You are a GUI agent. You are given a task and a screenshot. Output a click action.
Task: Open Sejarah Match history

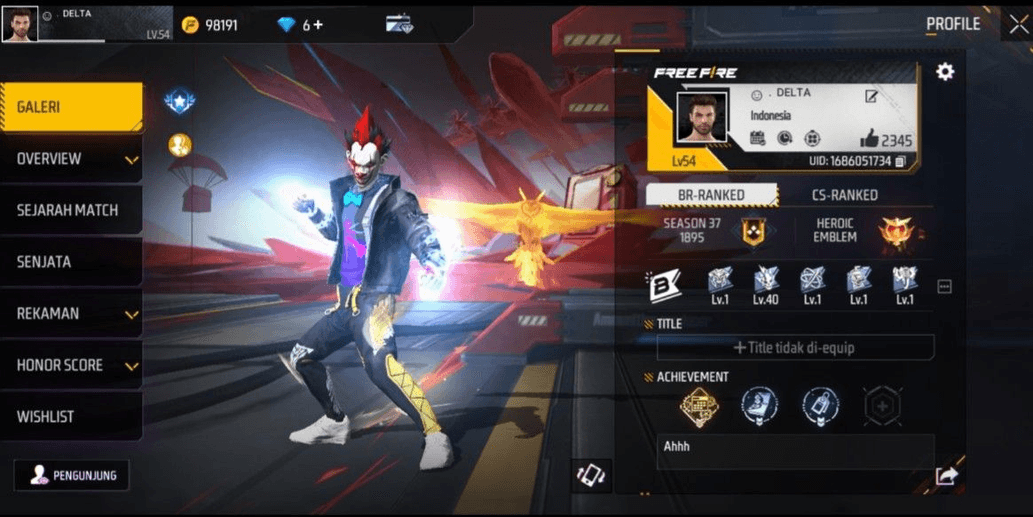[68, 211]
